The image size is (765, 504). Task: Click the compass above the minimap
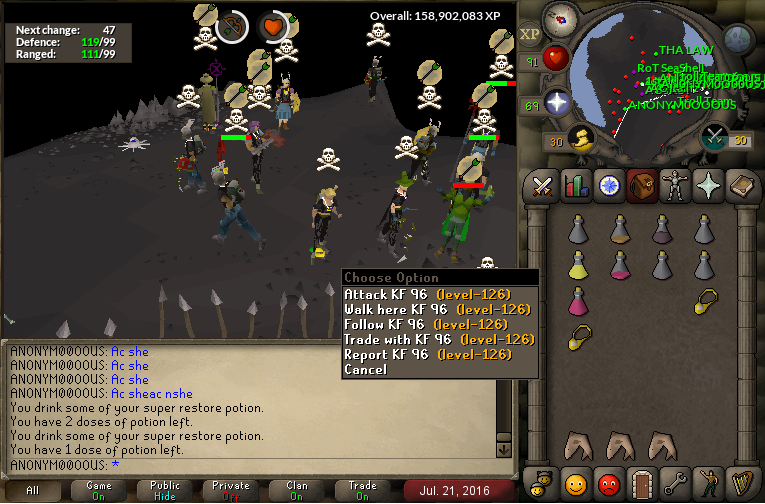tap(562, 18)
